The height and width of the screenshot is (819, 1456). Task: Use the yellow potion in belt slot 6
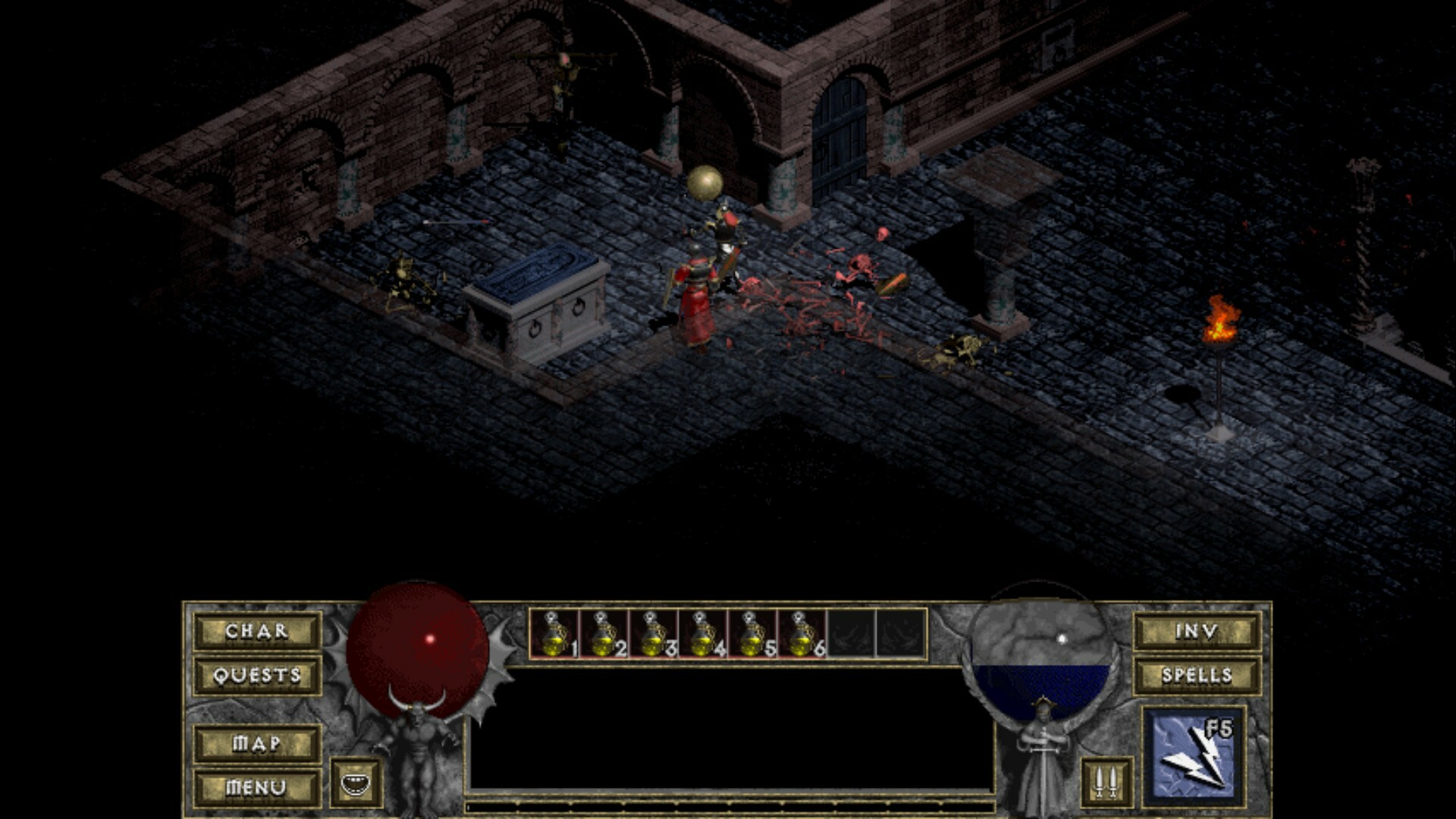point(802,634)
